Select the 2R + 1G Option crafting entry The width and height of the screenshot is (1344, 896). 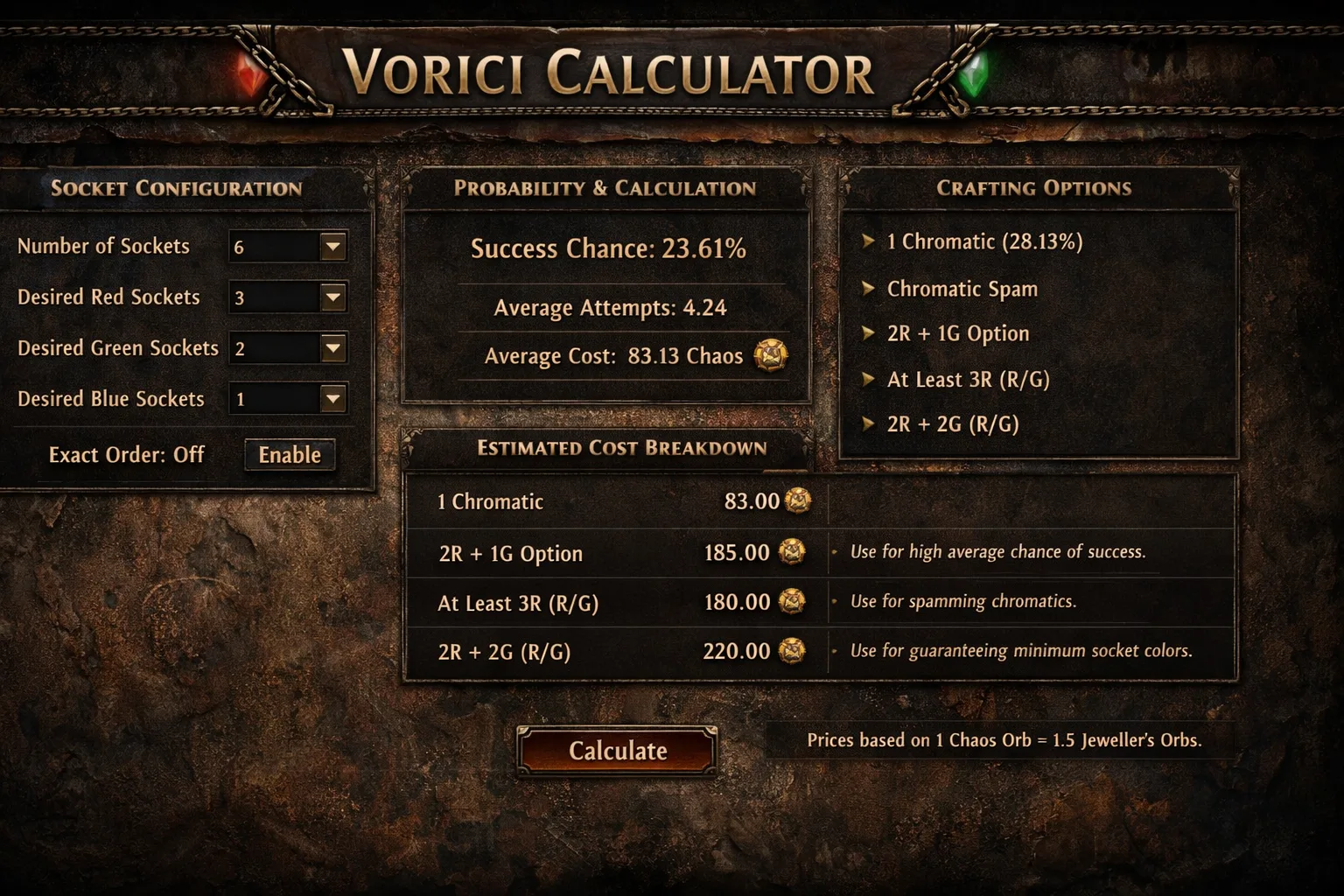click(x=957, y=333)
